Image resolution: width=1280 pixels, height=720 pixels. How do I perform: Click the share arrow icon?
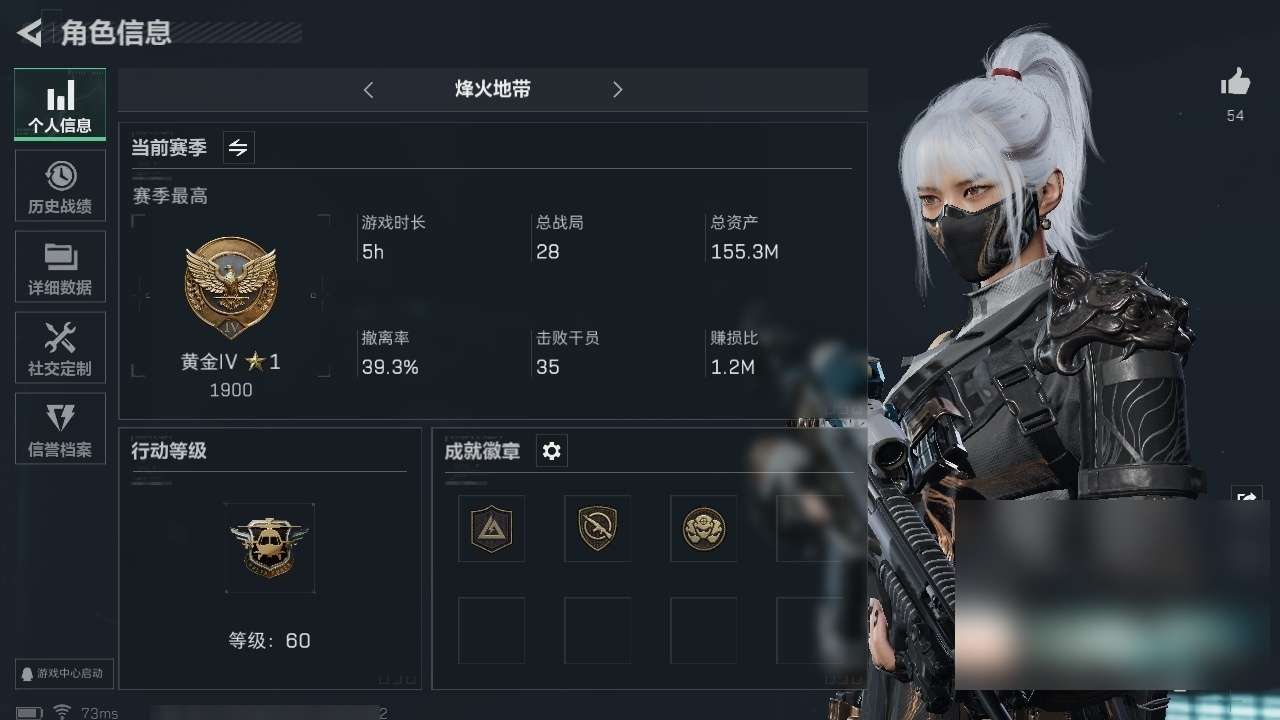[x=1246, y=496]
